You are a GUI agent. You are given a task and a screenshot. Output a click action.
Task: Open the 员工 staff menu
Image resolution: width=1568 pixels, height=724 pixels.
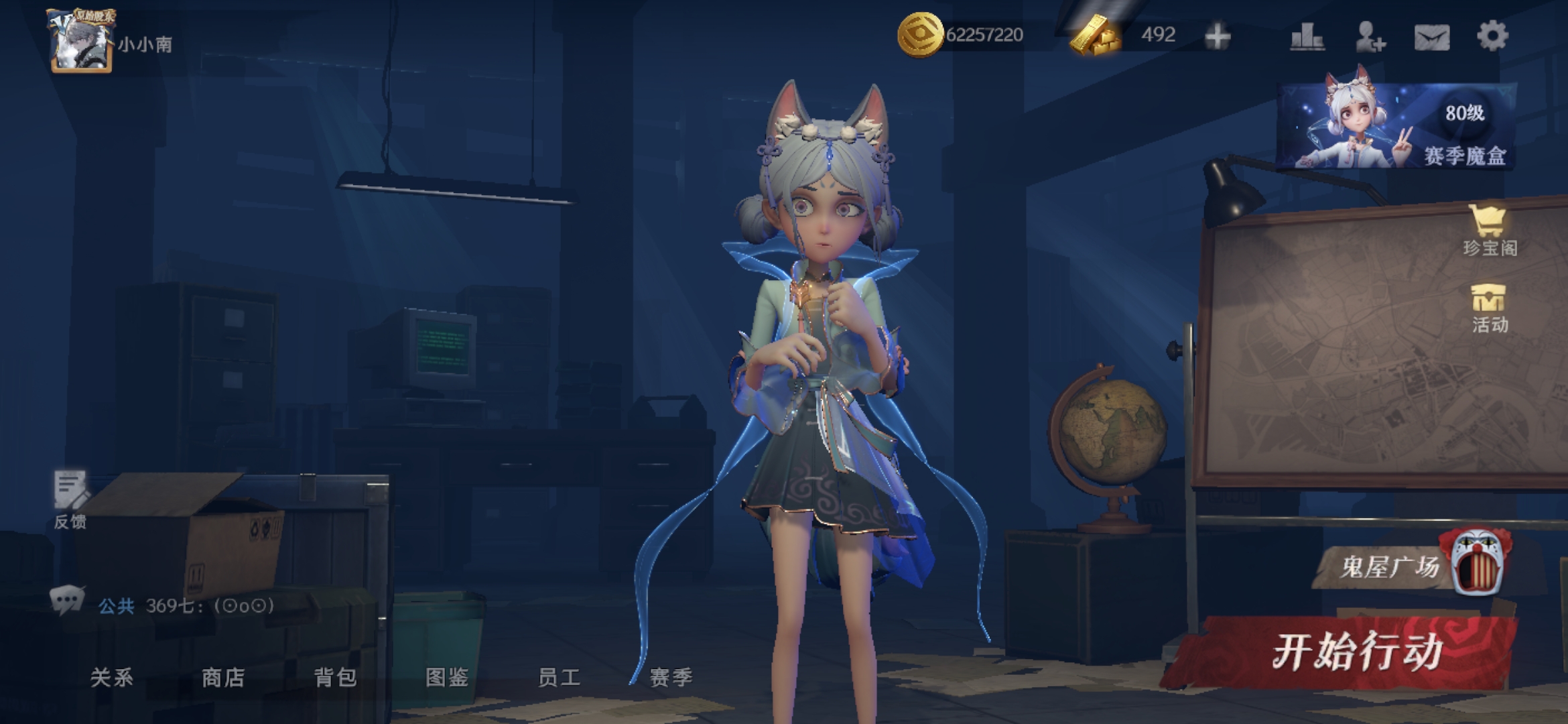coord(559,677)
